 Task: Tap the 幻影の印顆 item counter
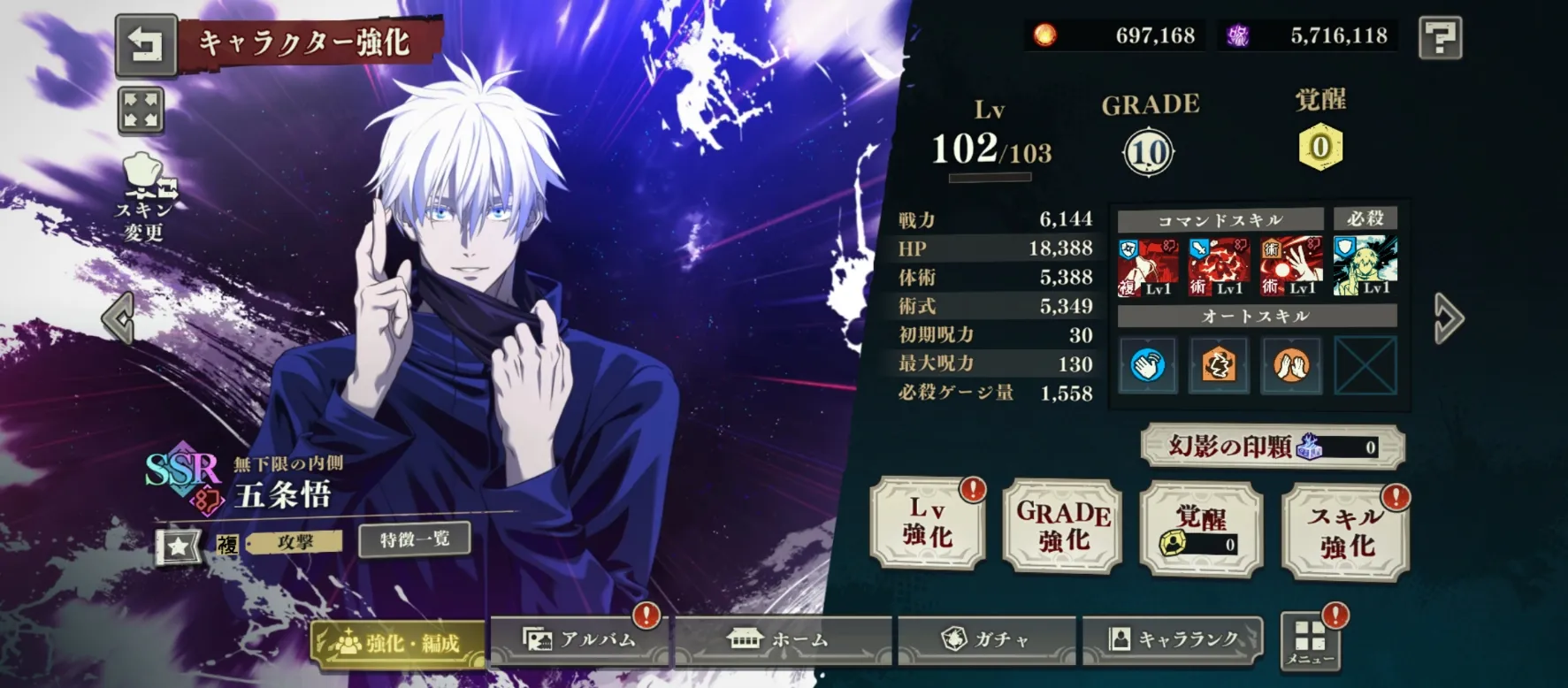(x=1272, y=447)
